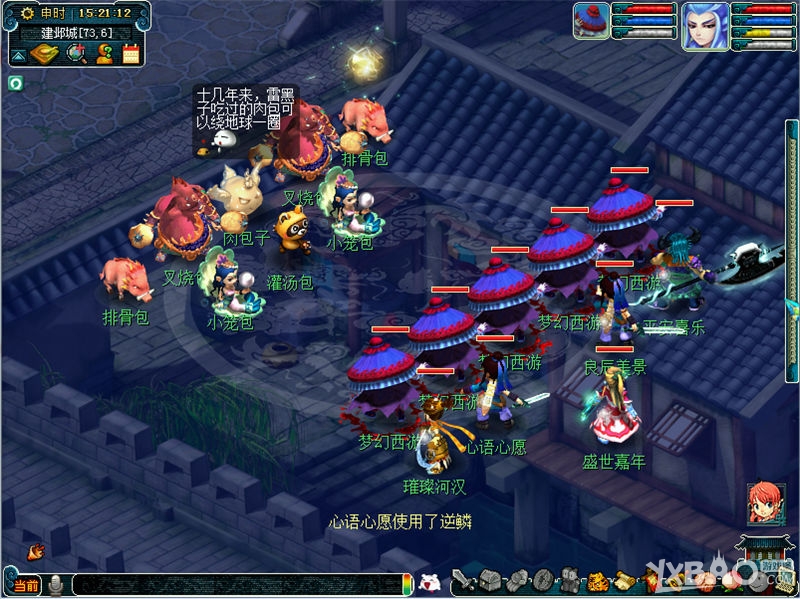Viewport: 800px width, 599px height.
Task: Open the blue-haired player character portrait
Action: click(x=705, y=25)
